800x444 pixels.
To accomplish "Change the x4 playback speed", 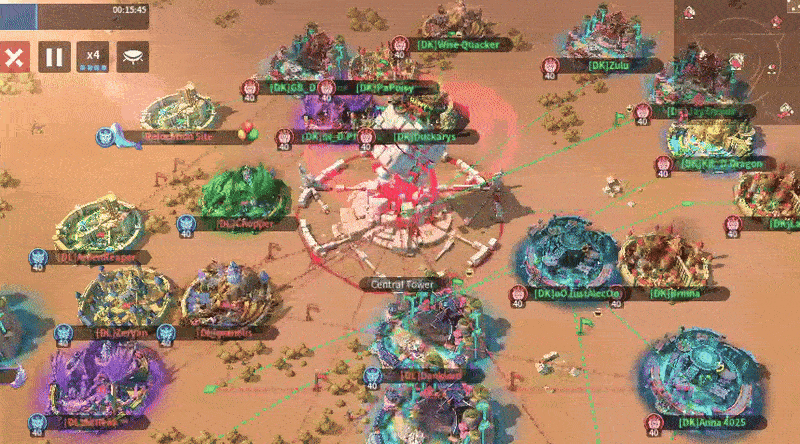I will coord(94,56).
